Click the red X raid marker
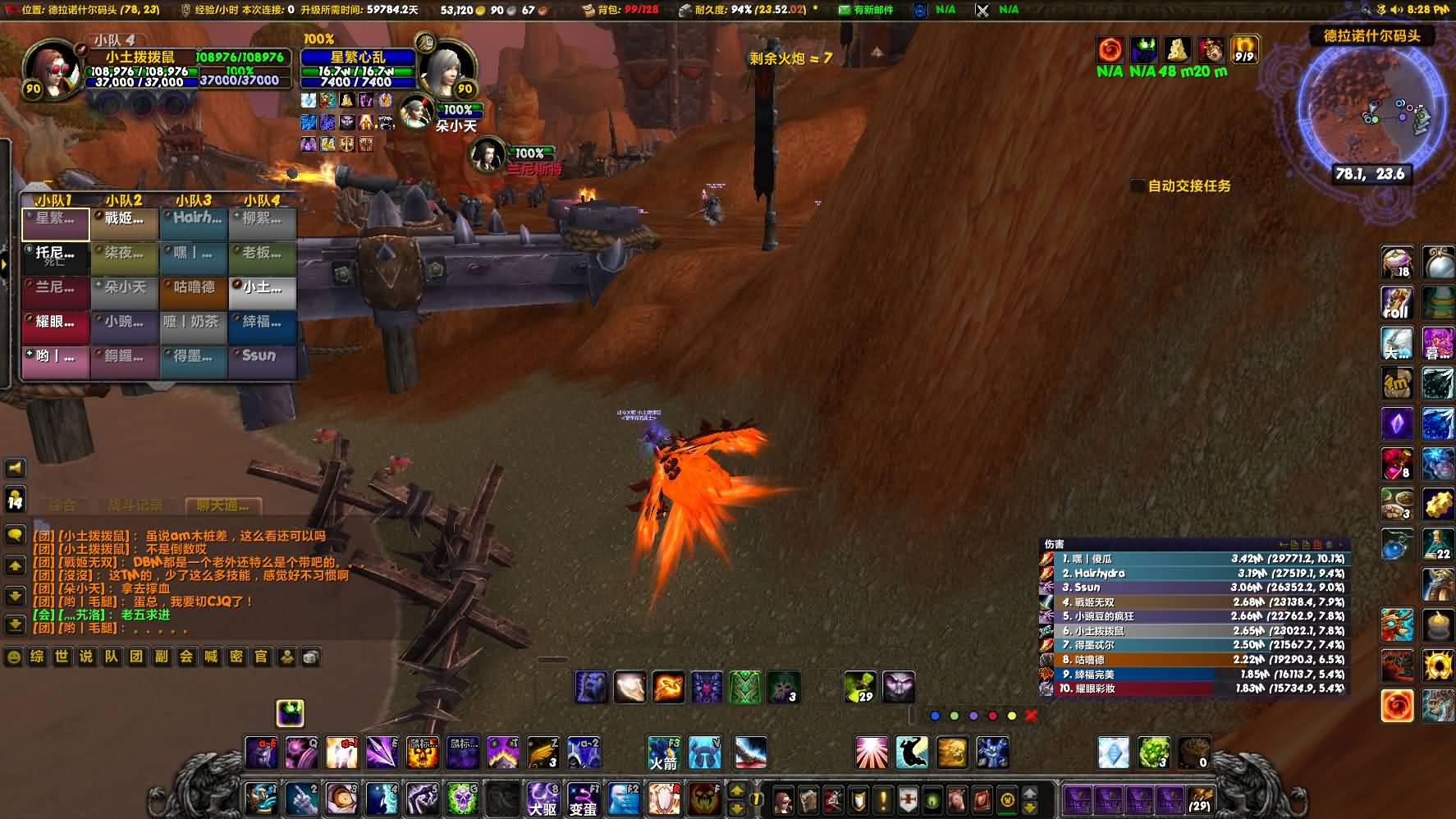 pos(1031,716)
